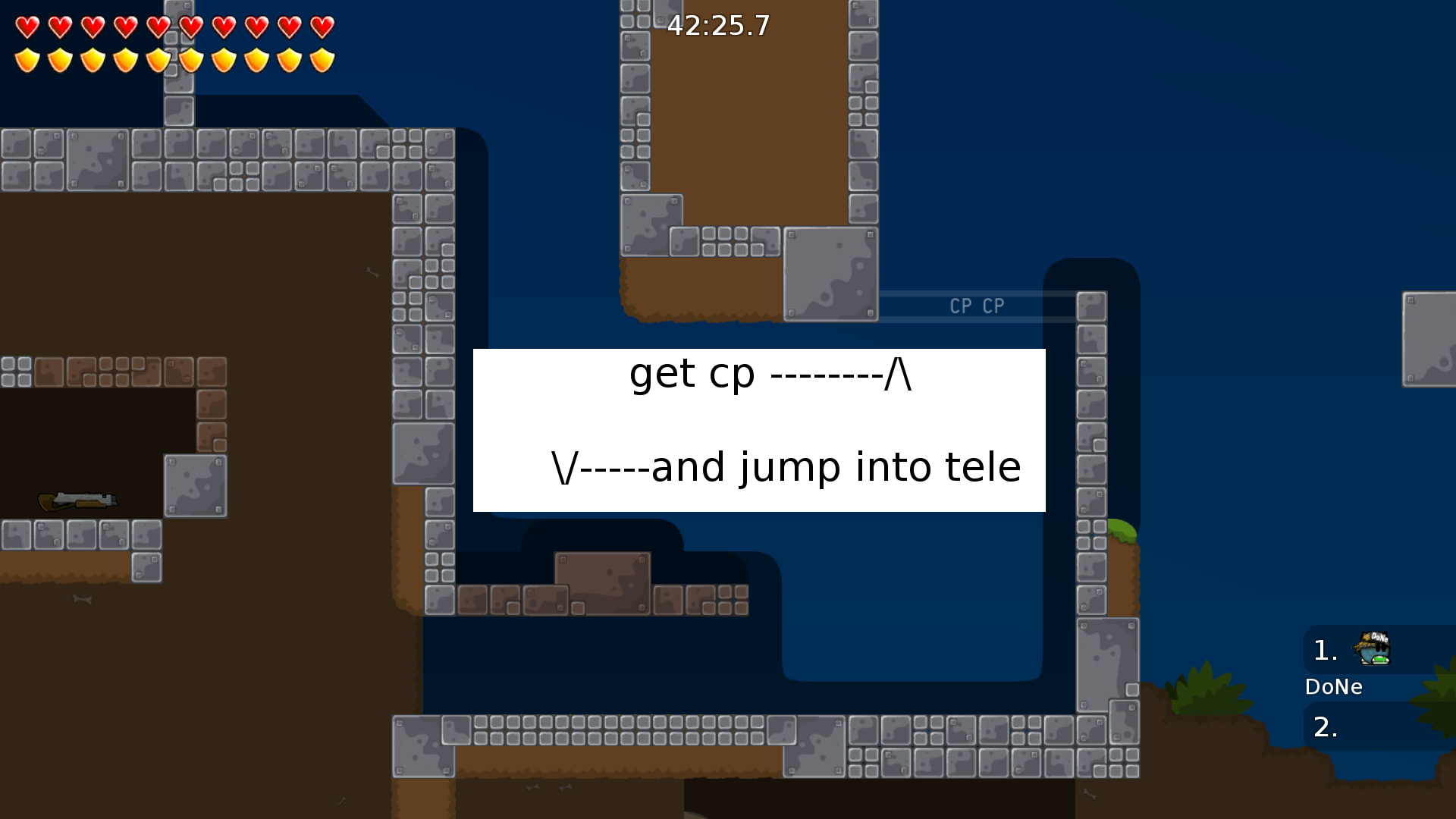Click the arrow pointing toward the checkpoint line
This screenshot has height=819, width=1456.
(899, 374)
